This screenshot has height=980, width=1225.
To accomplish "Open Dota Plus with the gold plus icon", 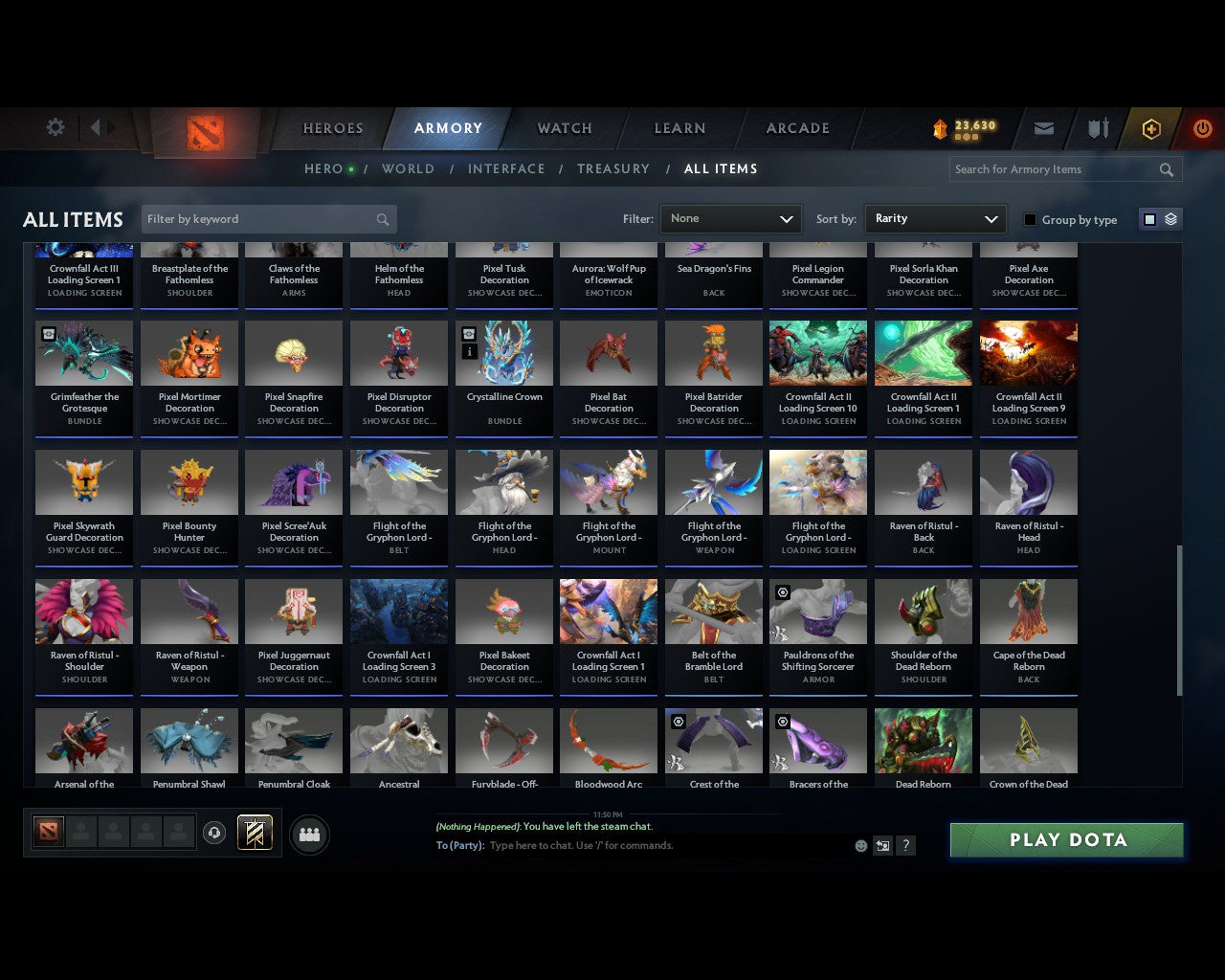I will tap(1151, 128).
